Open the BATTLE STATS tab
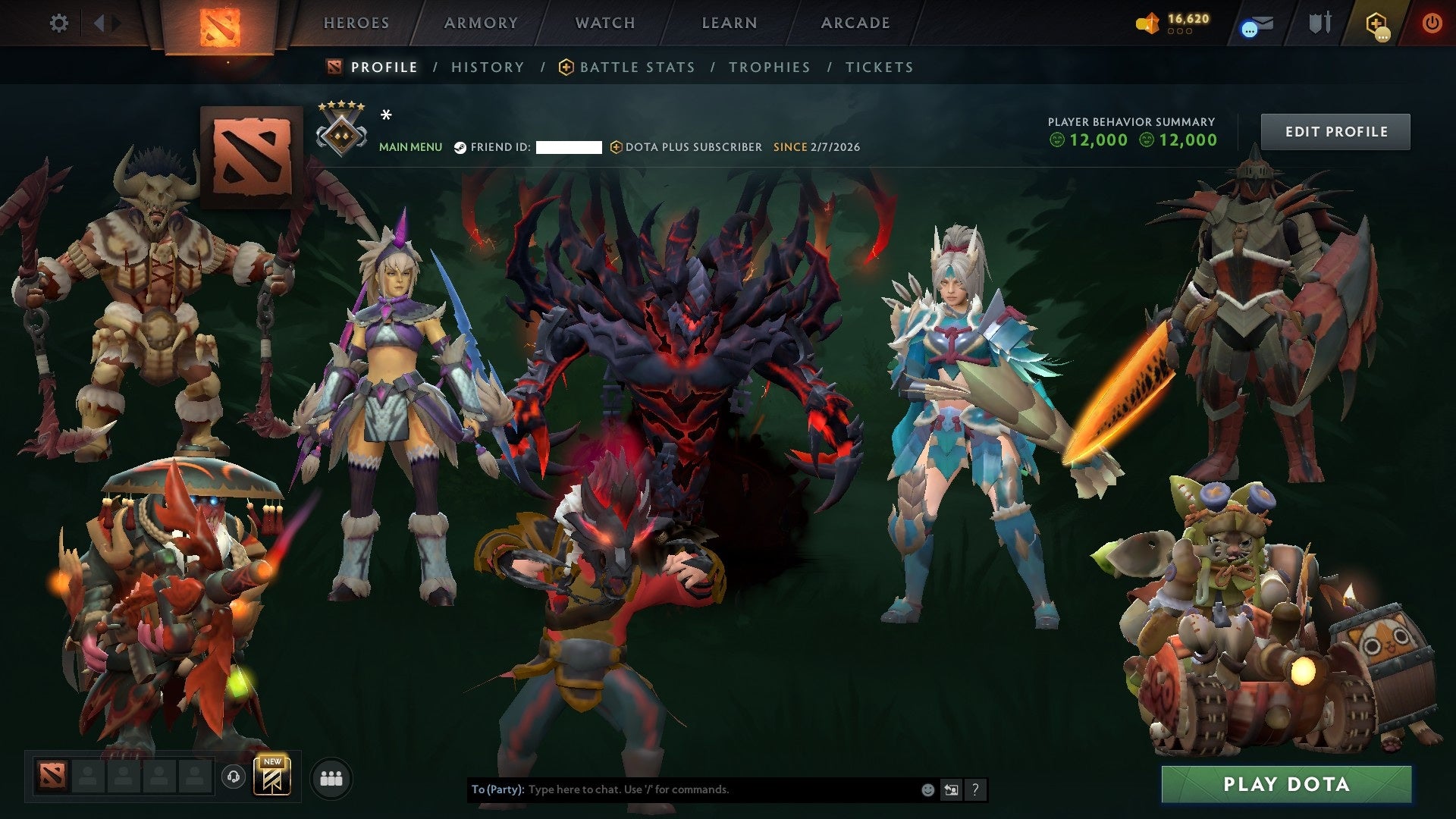Screen dimensions: 1456x819 pyautogui.click(x=635, y=67)
